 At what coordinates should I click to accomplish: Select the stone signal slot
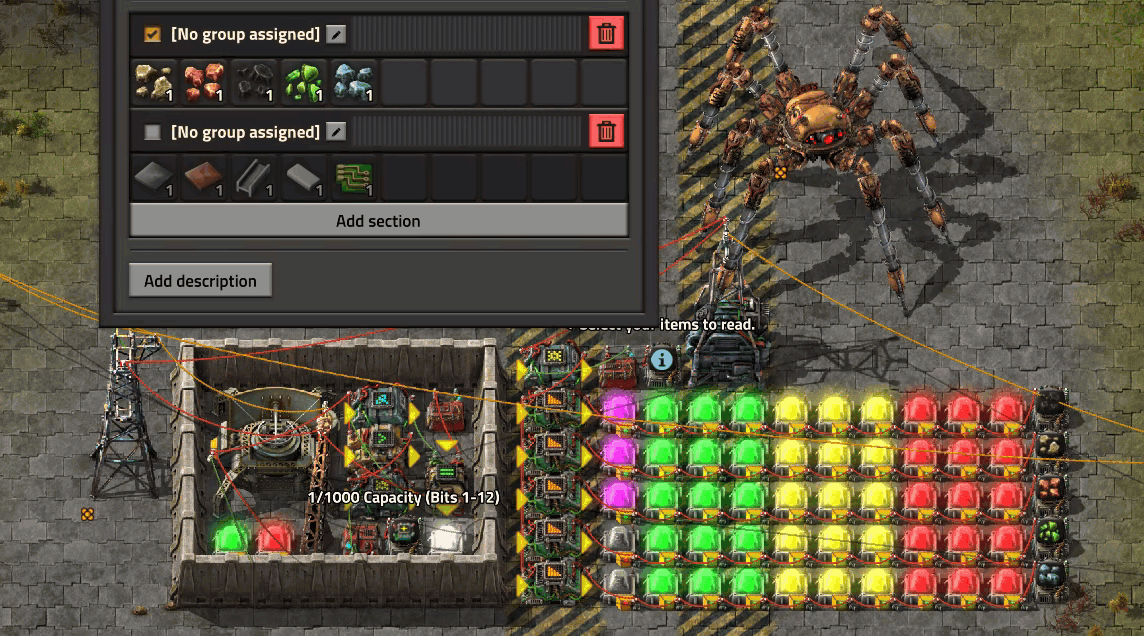[x=155, y=82]
